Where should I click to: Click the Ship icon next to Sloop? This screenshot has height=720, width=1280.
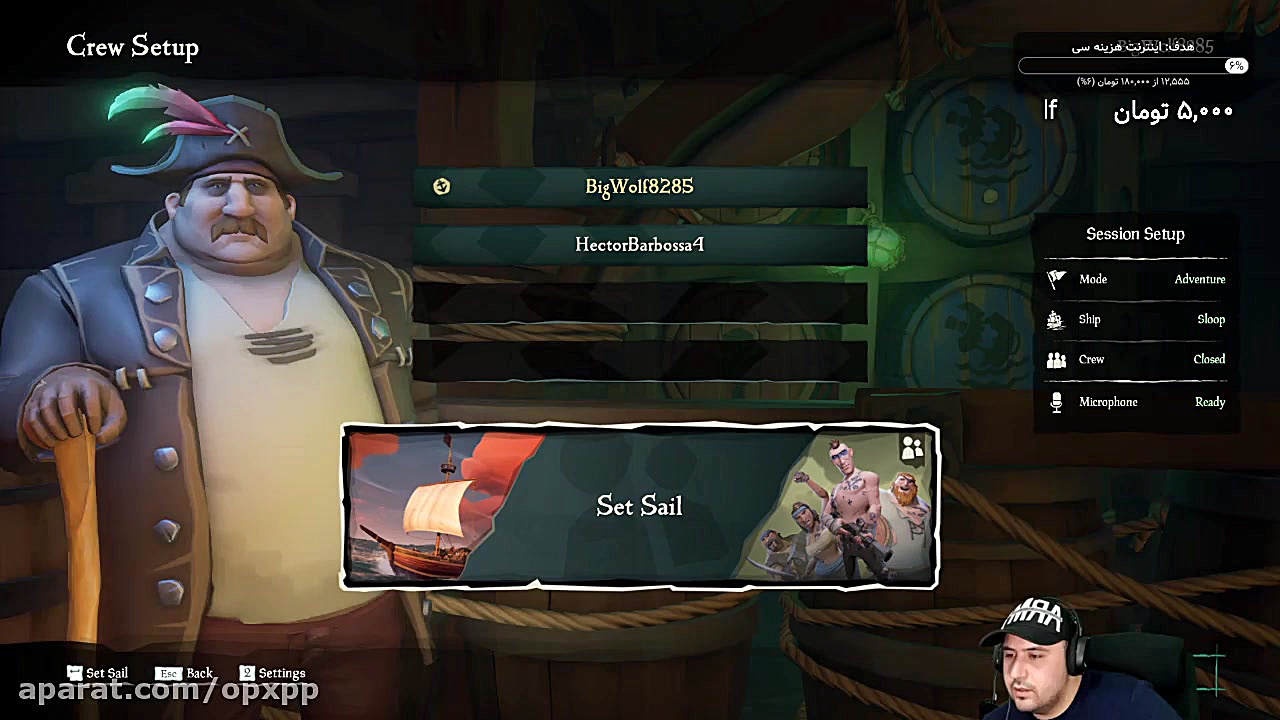tap(1057, 320)
